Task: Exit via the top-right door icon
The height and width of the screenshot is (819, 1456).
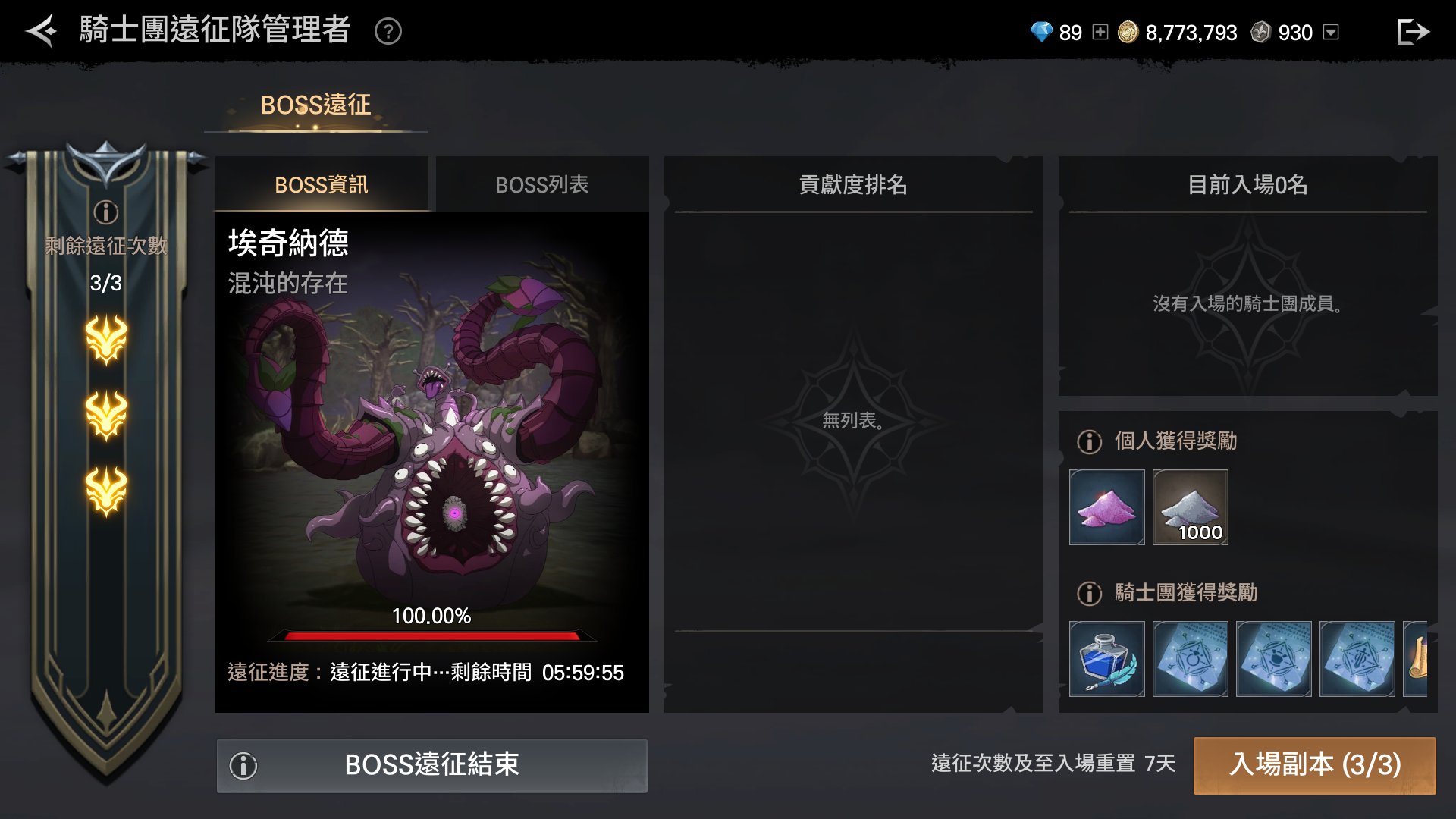Action: tap(1413, 32)
